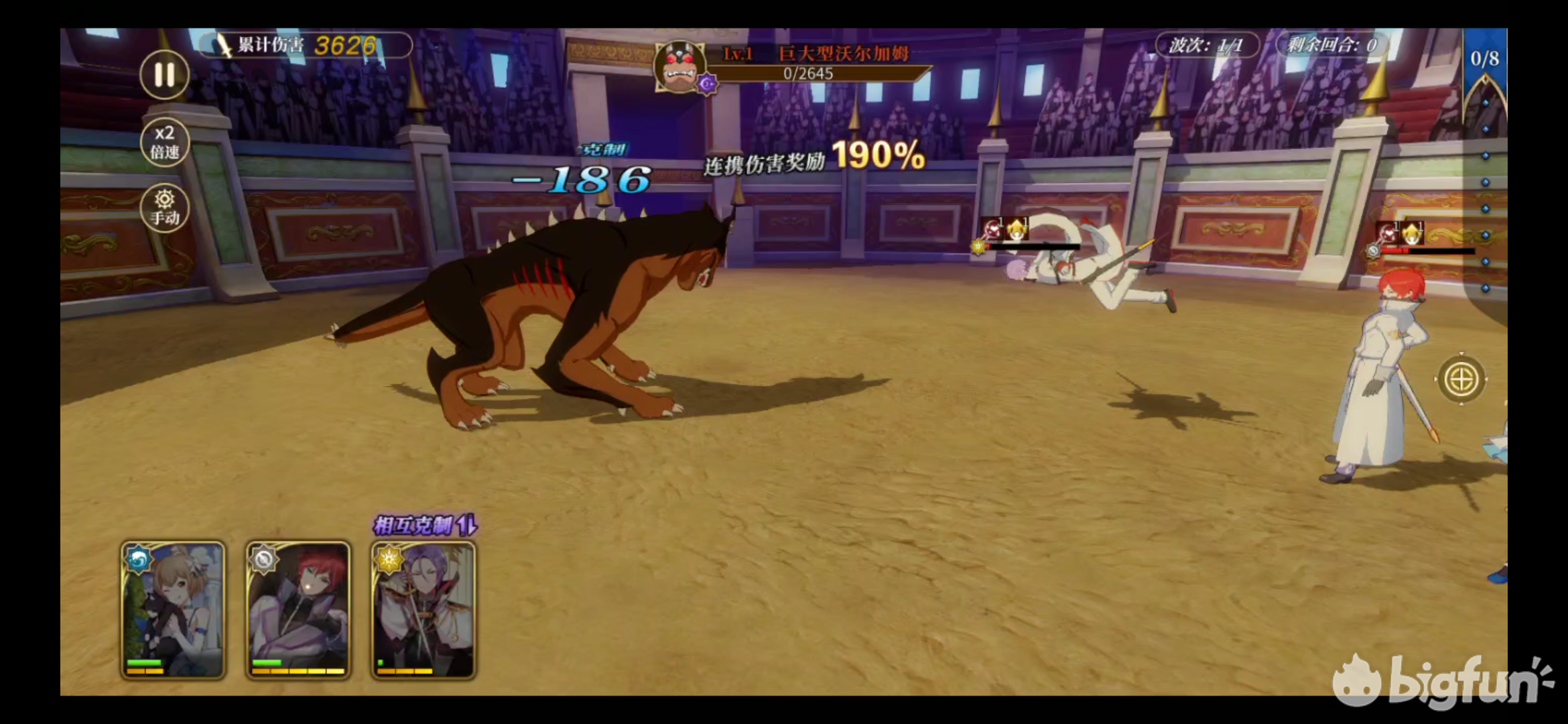Pause the battle

[x=164, y=74]
